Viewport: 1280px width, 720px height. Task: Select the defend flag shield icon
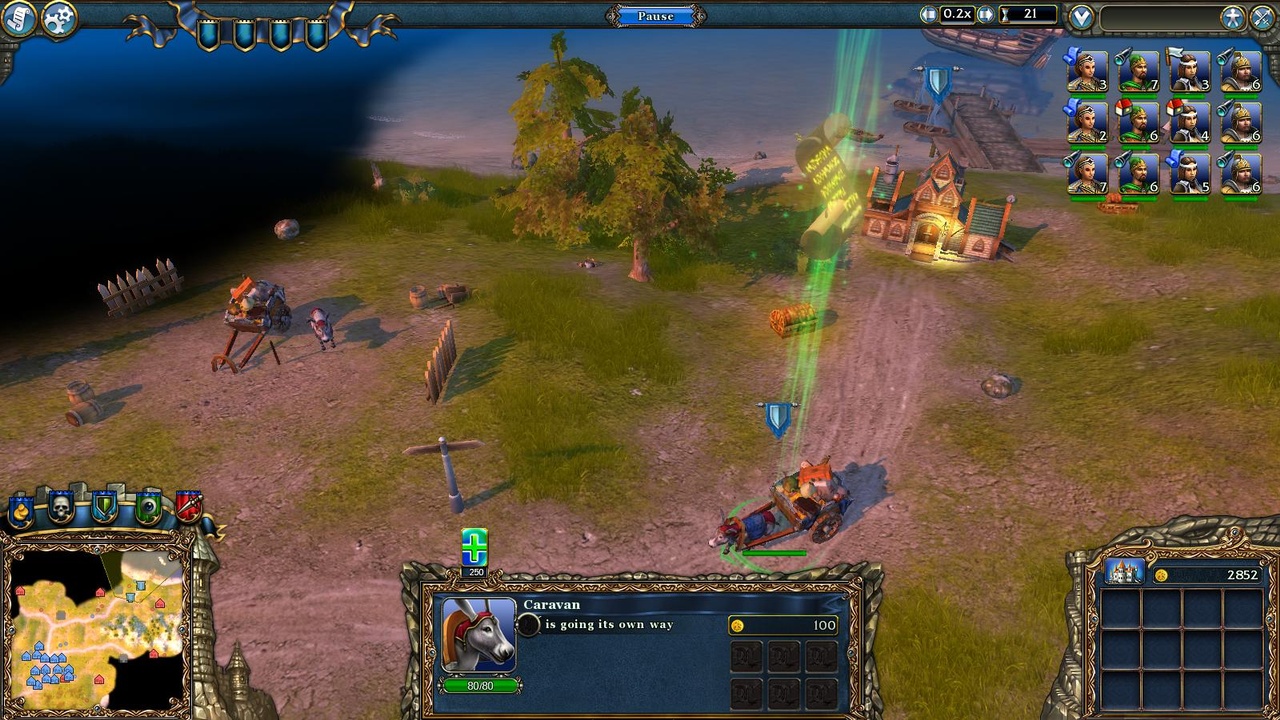[x=103, y=505]
